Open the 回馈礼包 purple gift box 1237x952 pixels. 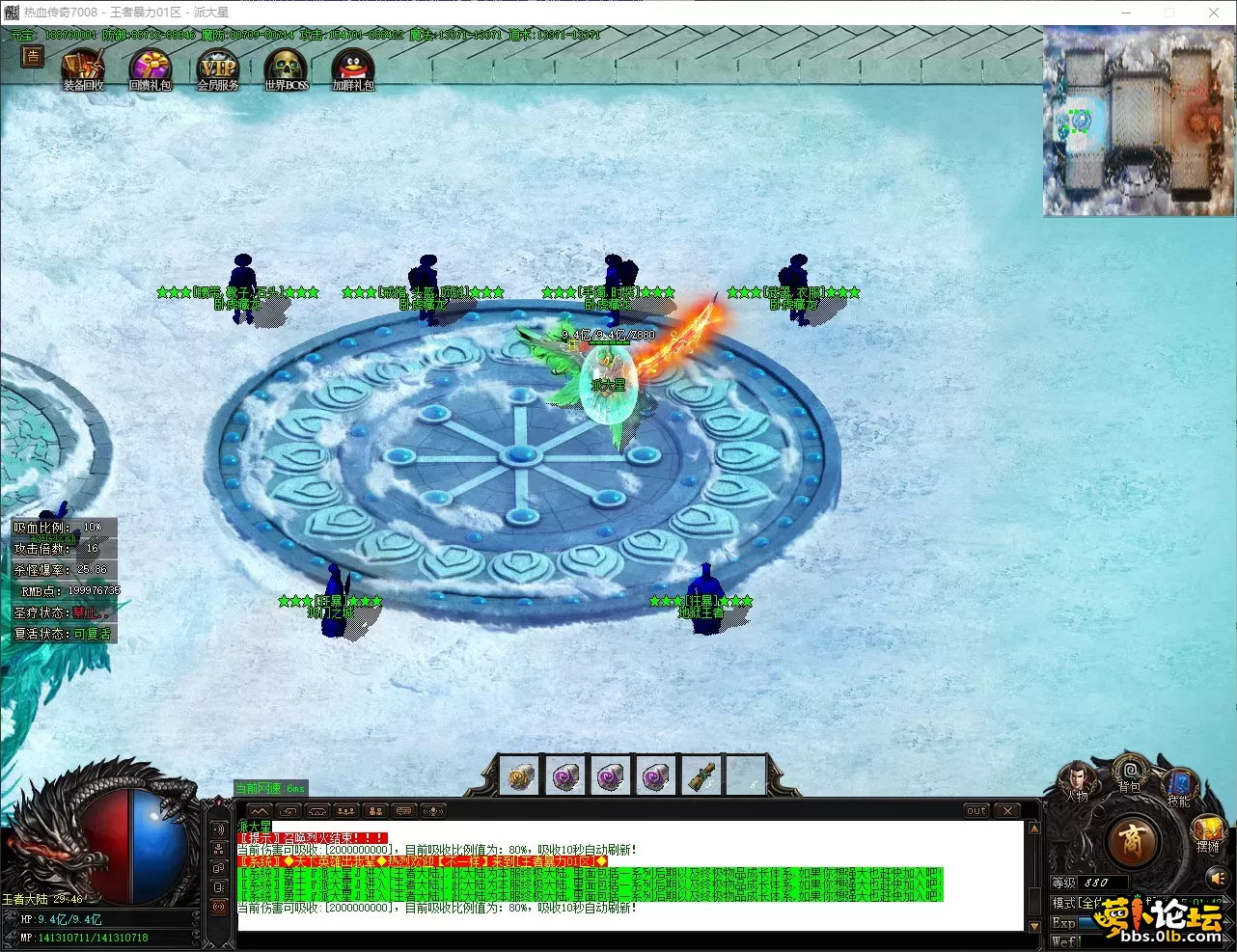[151, 68]
